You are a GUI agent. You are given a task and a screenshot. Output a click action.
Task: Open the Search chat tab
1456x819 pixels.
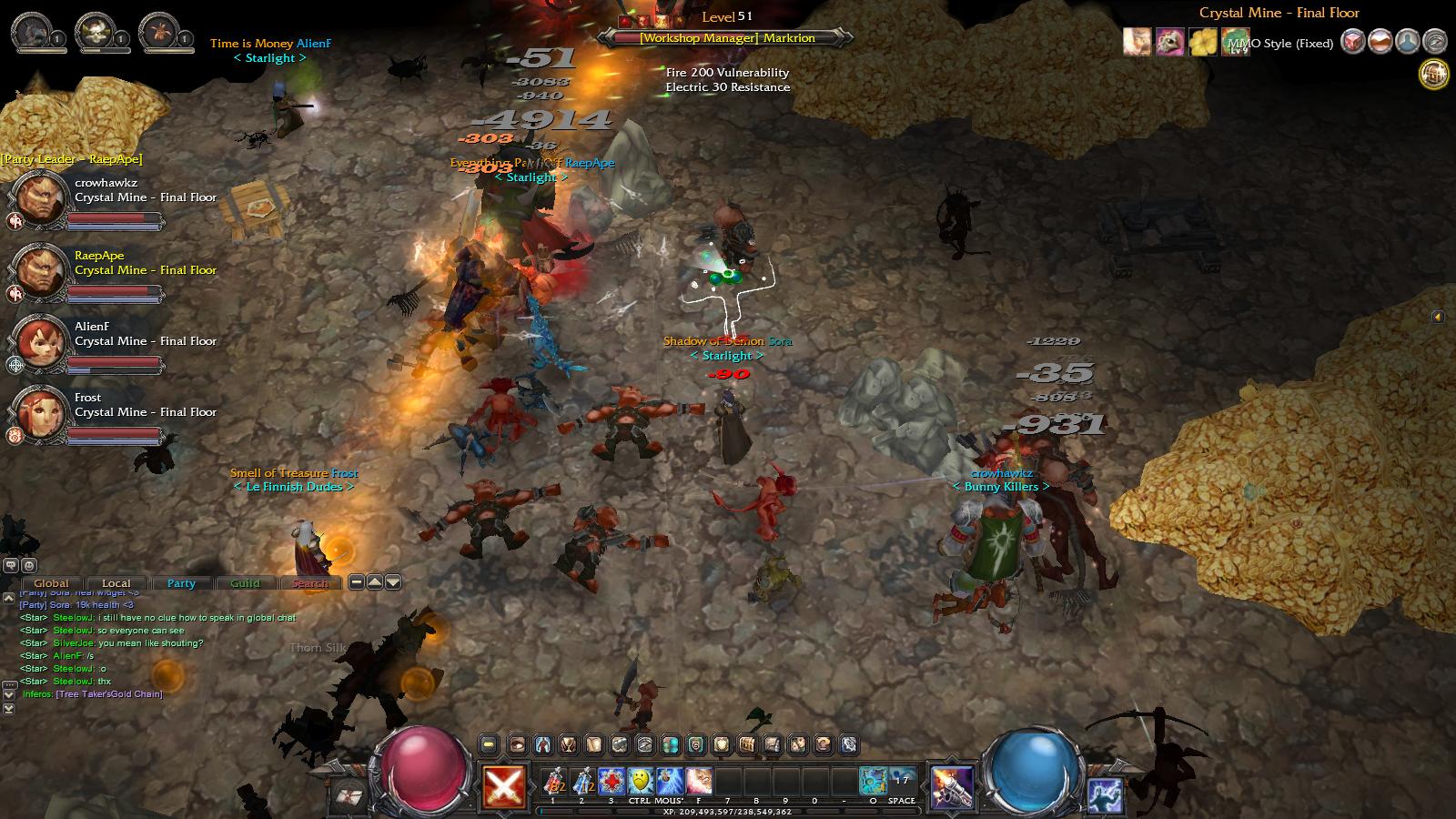[310, 583]
